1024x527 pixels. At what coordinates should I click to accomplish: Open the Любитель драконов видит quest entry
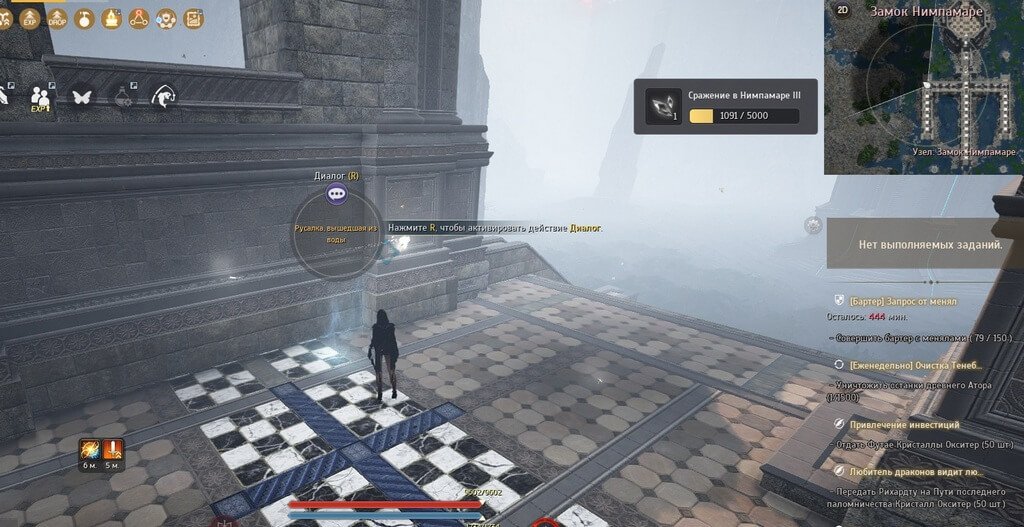[915, 470]
